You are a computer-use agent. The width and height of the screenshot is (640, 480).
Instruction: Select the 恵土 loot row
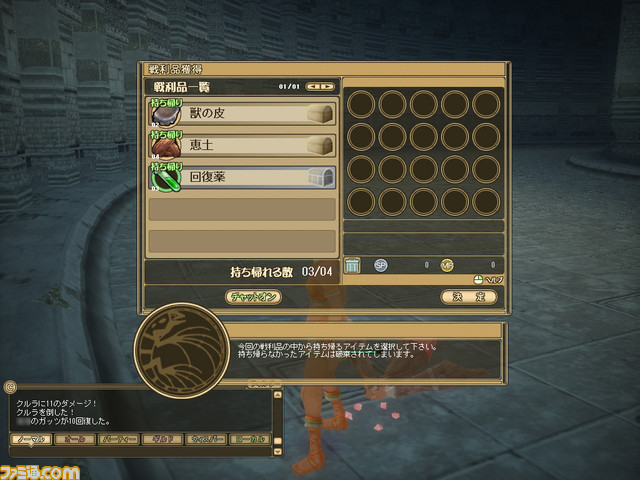[x=242, y=146]
